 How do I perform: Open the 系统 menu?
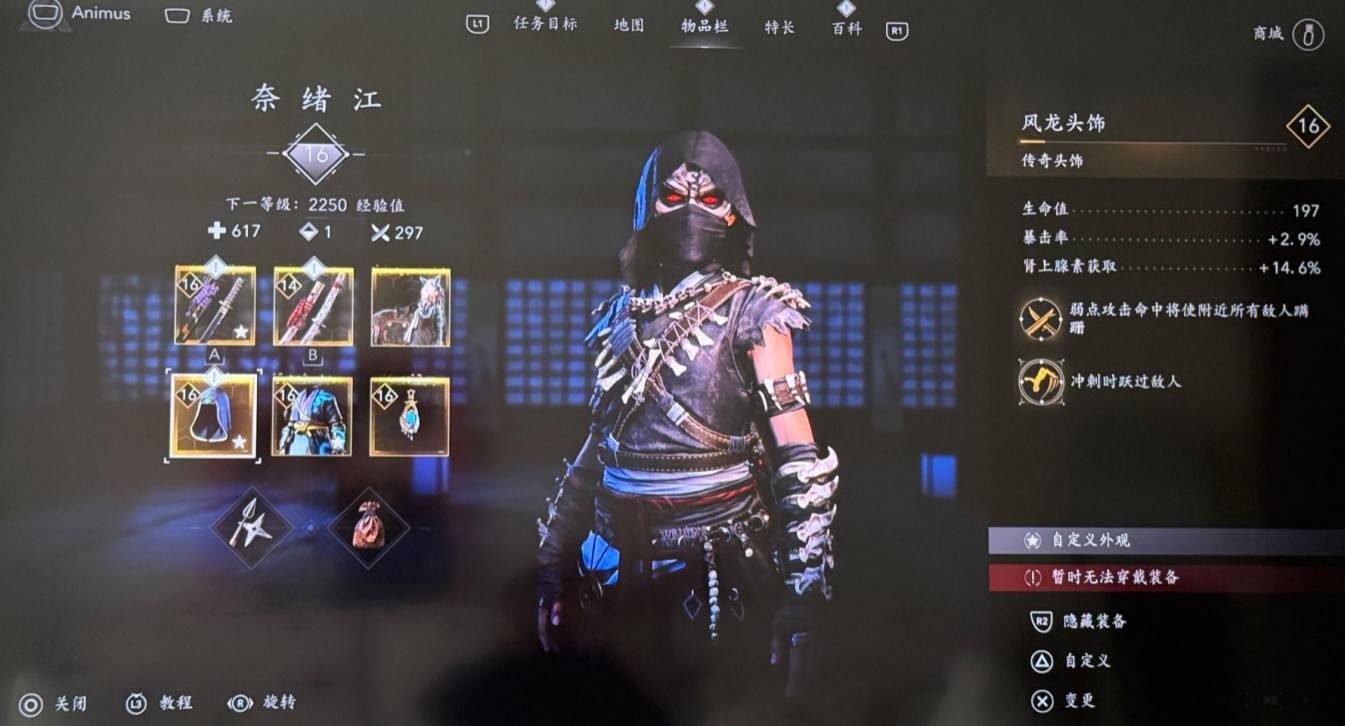click(x=199, y=16)
